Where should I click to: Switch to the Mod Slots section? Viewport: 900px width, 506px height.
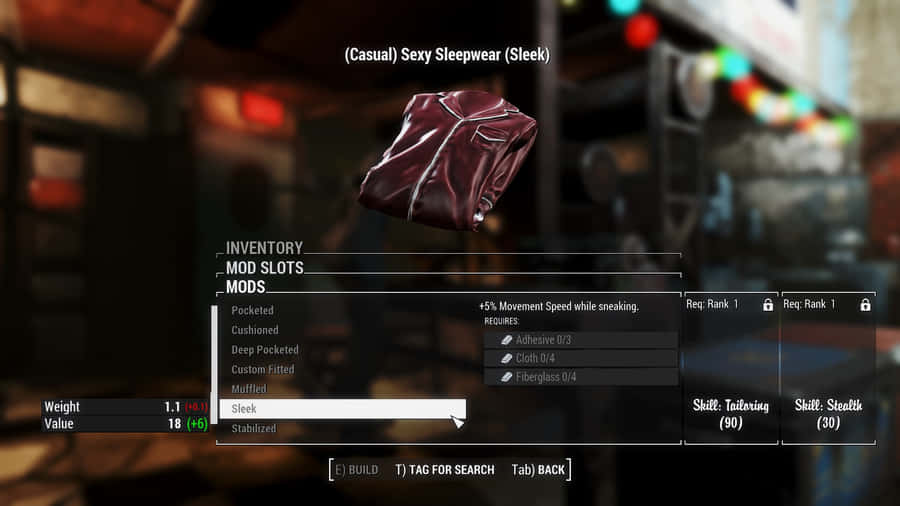(264, 268)
